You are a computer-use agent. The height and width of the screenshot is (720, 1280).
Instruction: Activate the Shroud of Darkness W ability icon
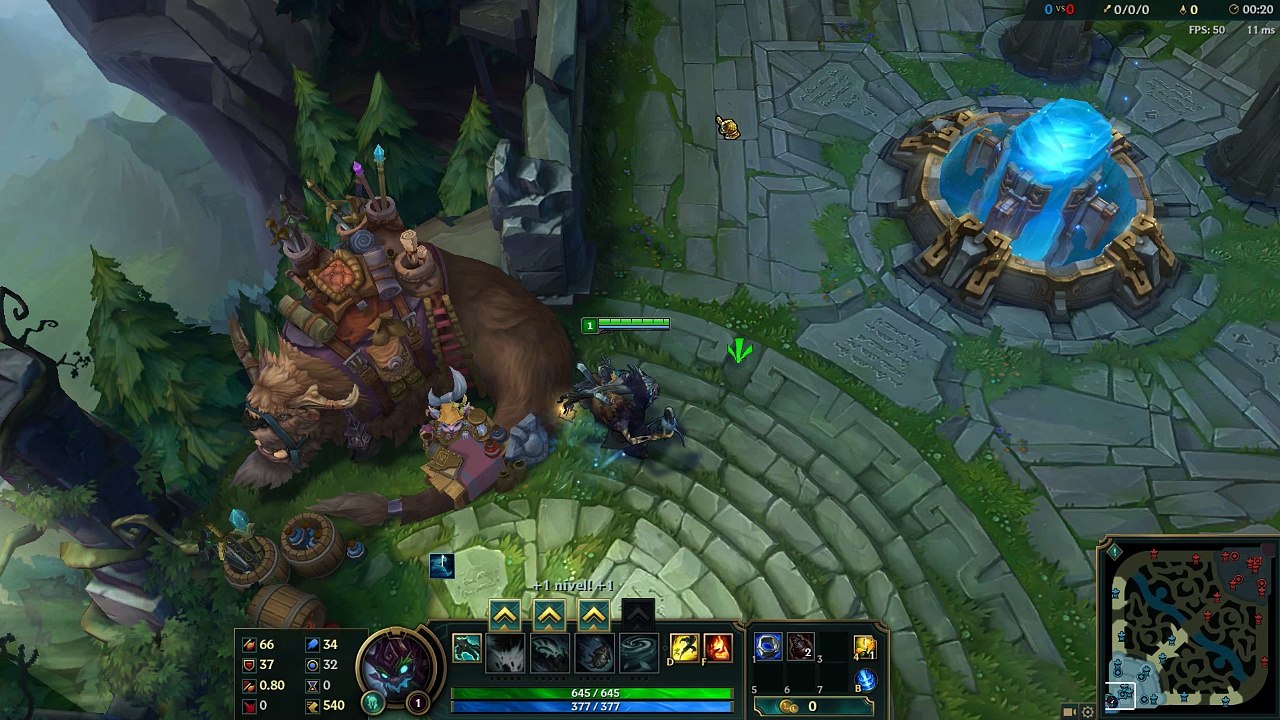[550, 653]
